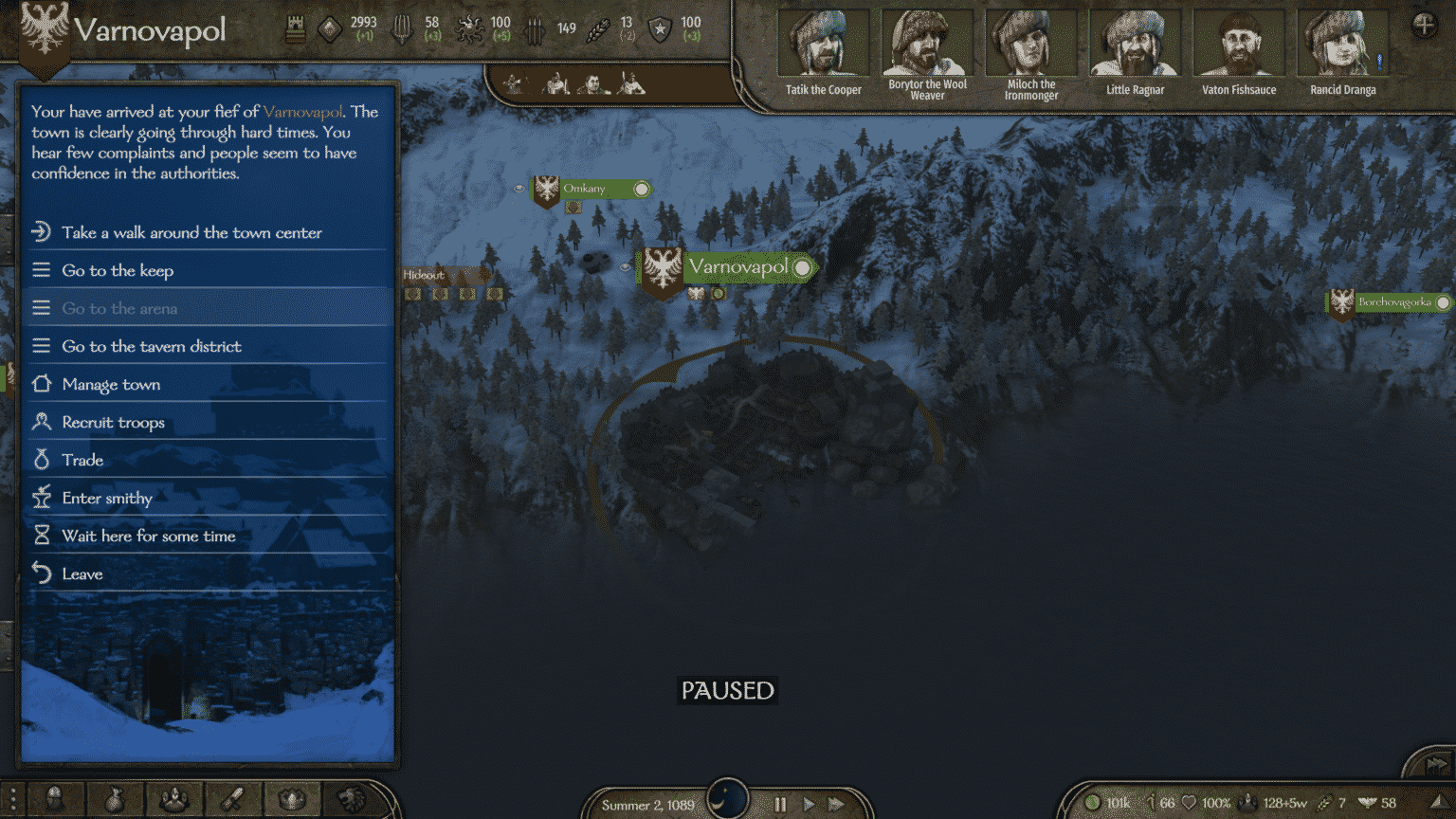The width and height of the screenshot is (1456, 819).
Task: Select 'Go to the tavern district'
Action: 152,347
